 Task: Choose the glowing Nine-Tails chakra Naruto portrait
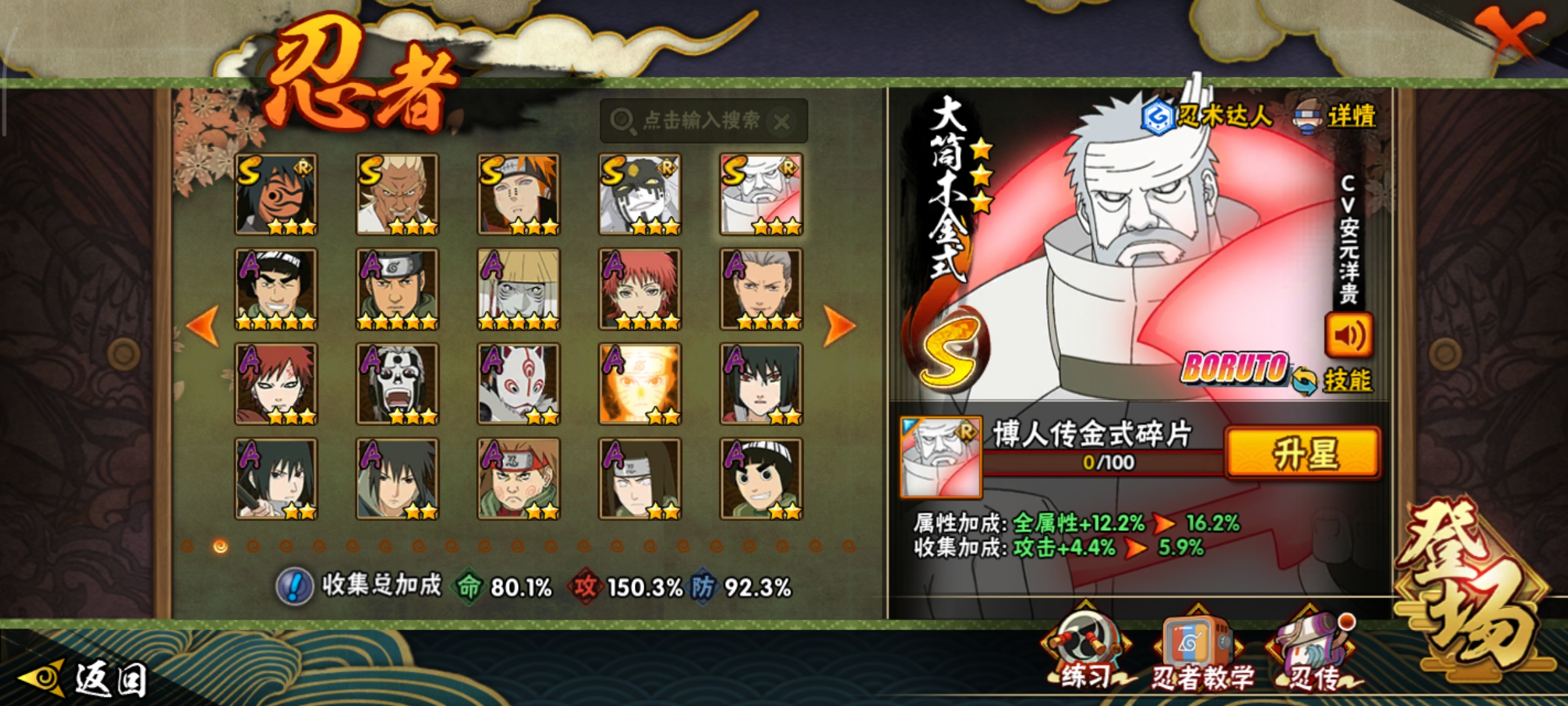pos(640,384)
